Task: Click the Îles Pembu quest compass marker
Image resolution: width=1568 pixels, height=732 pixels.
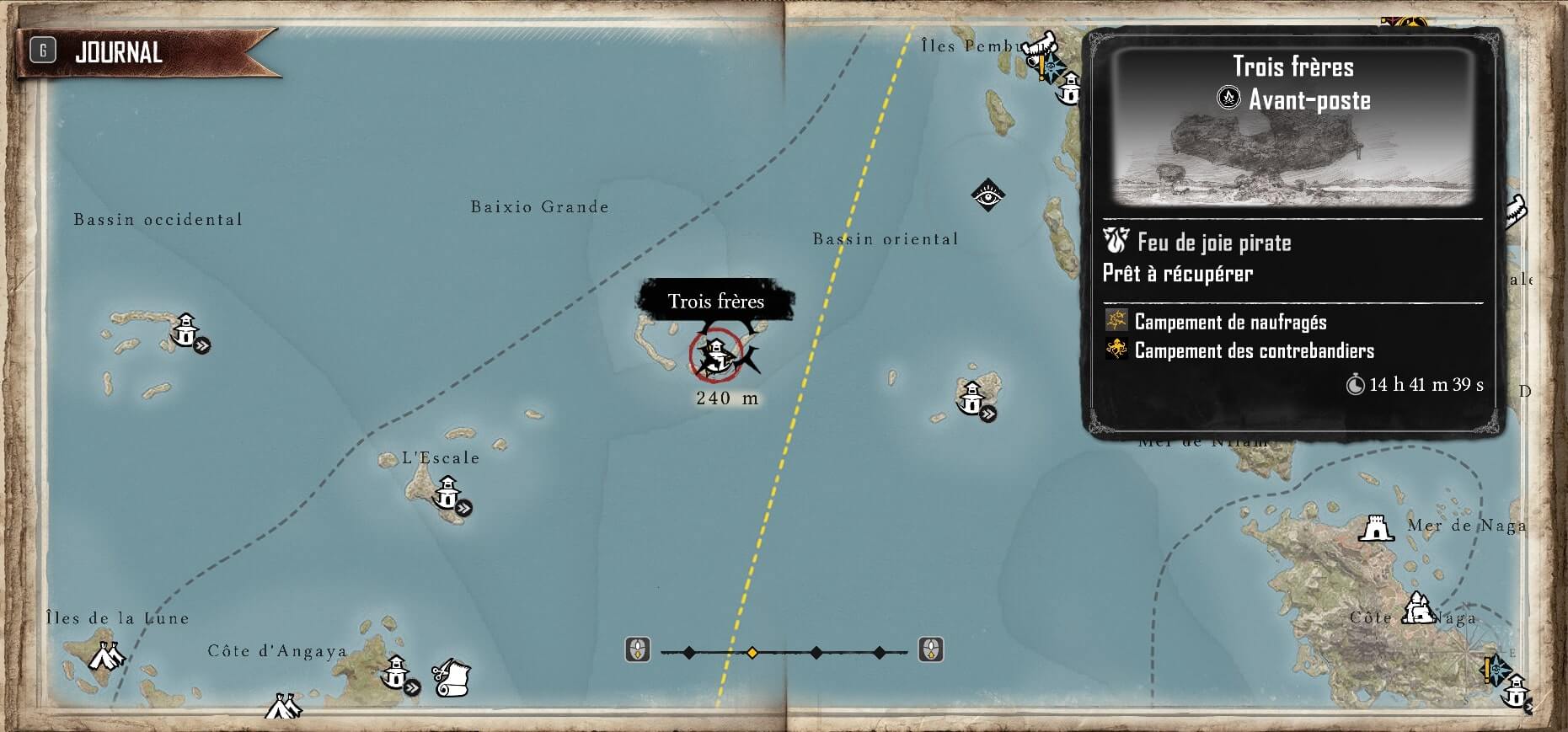Action: 1049,67
